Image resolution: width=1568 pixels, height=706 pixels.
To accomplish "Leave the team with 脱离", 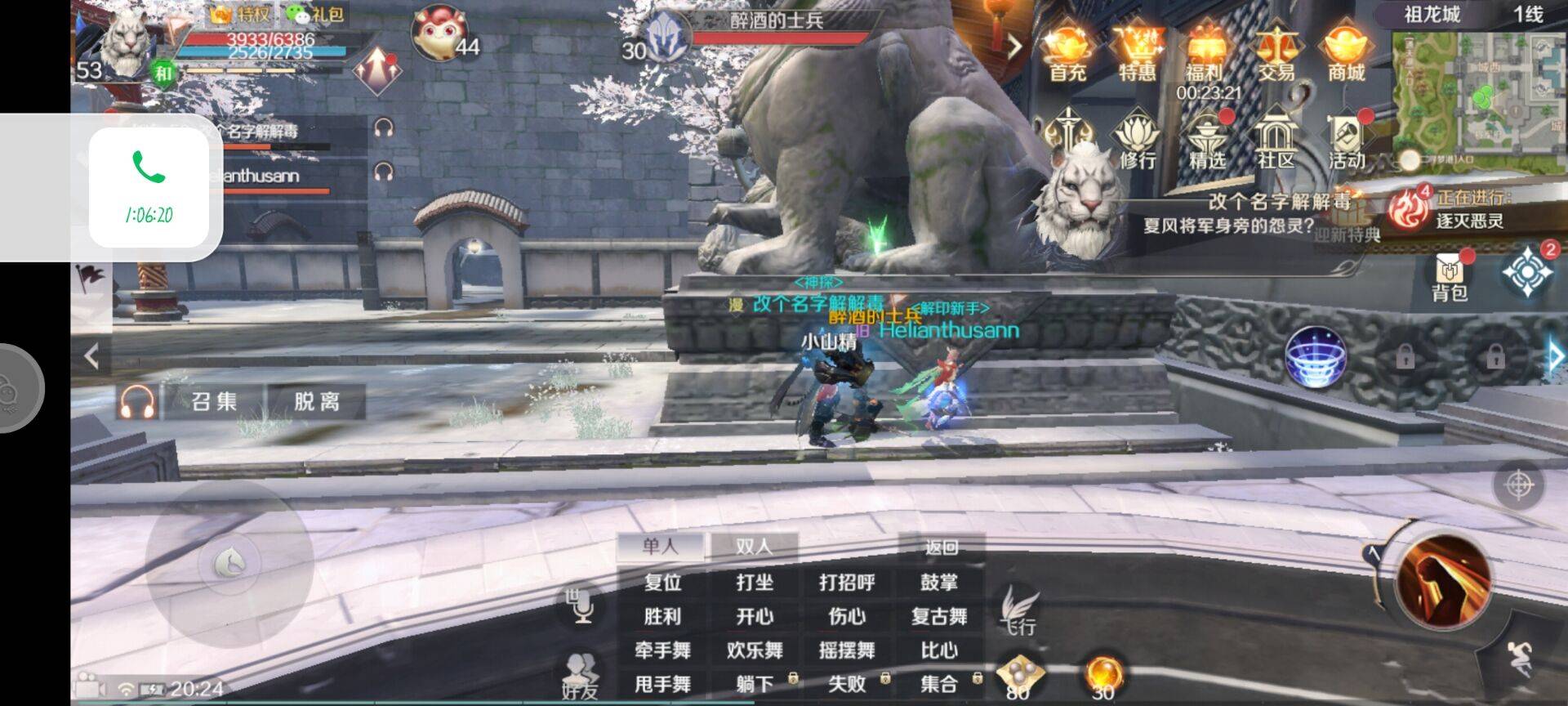I will click(317, 401).
